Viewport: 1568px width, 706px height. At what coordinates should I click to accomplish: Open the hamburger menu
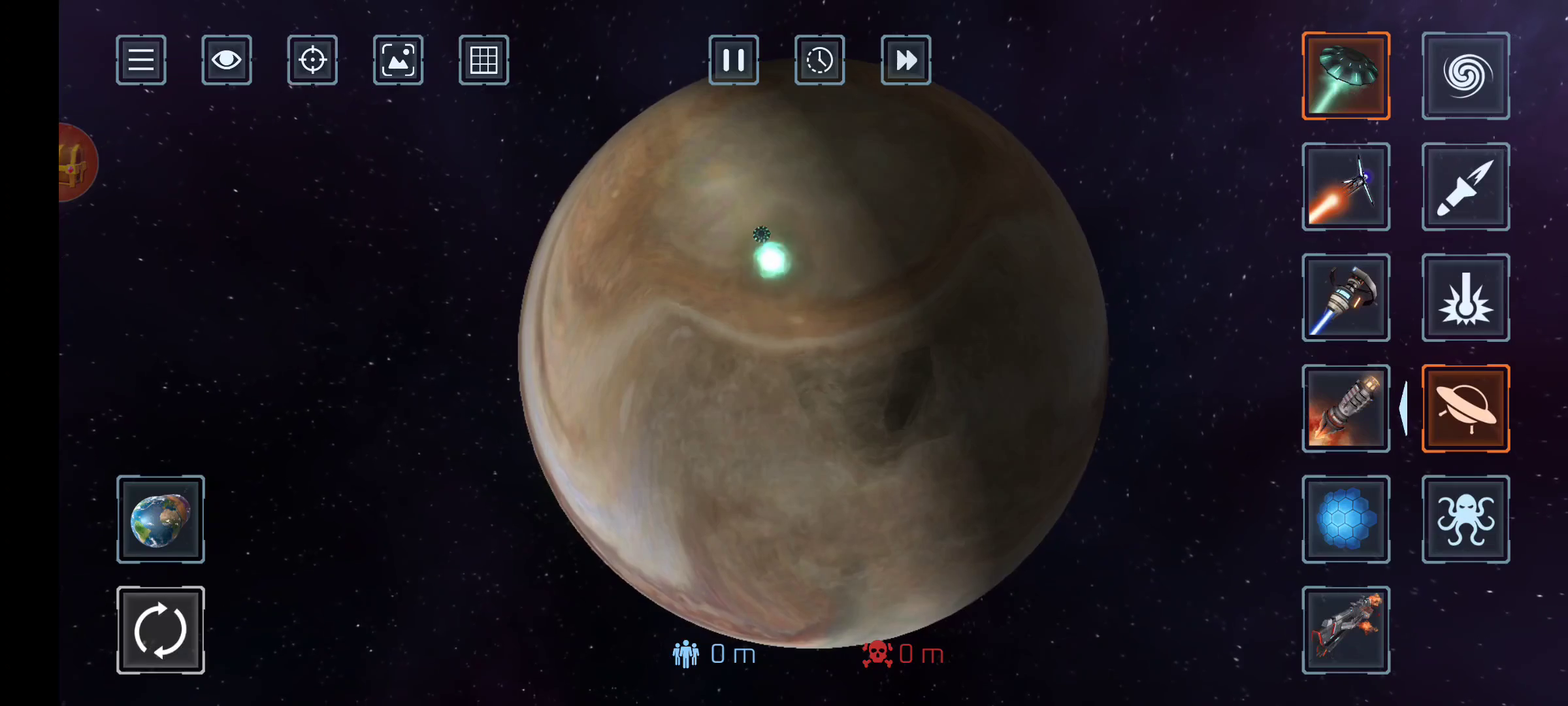click(x=141, y=60)
